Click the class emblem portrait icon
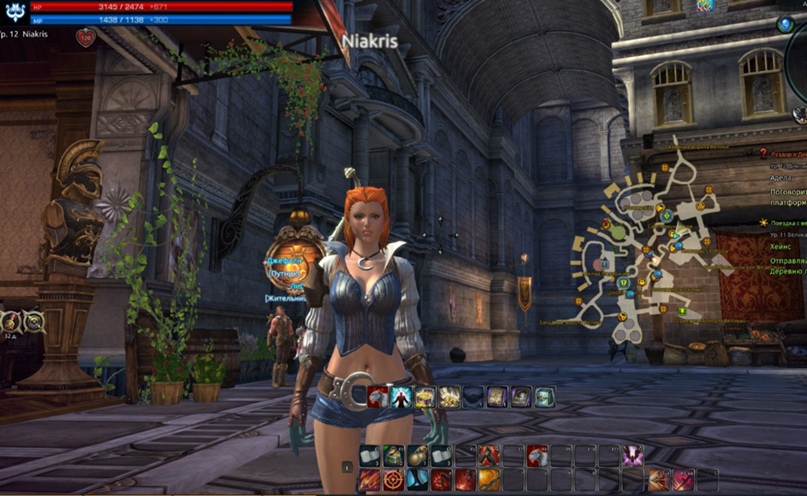 pyautogui.click(x=14, y=12)
